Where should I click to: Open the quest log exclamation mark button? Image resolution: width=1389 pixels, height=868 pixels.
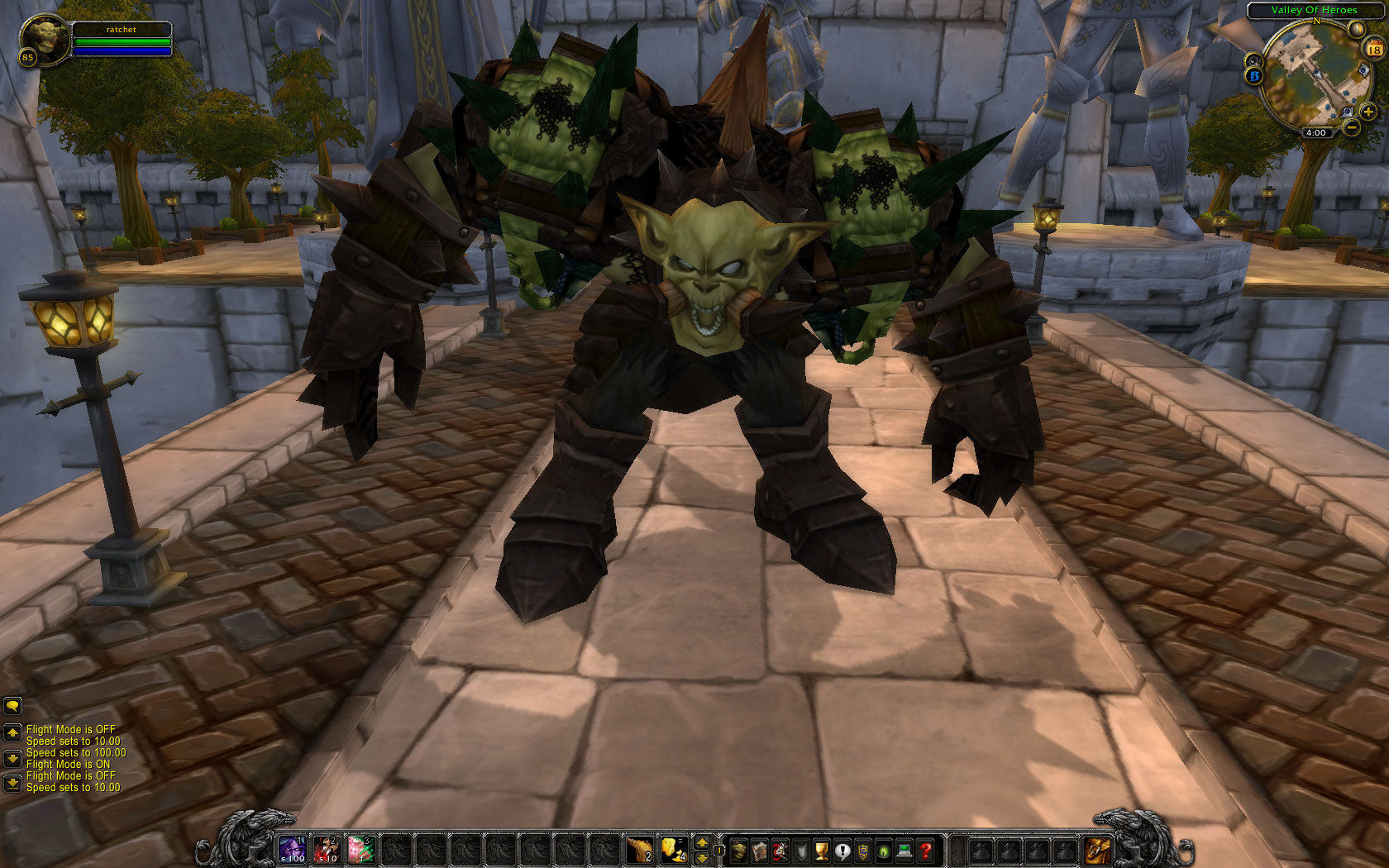(x=842, y=851)
